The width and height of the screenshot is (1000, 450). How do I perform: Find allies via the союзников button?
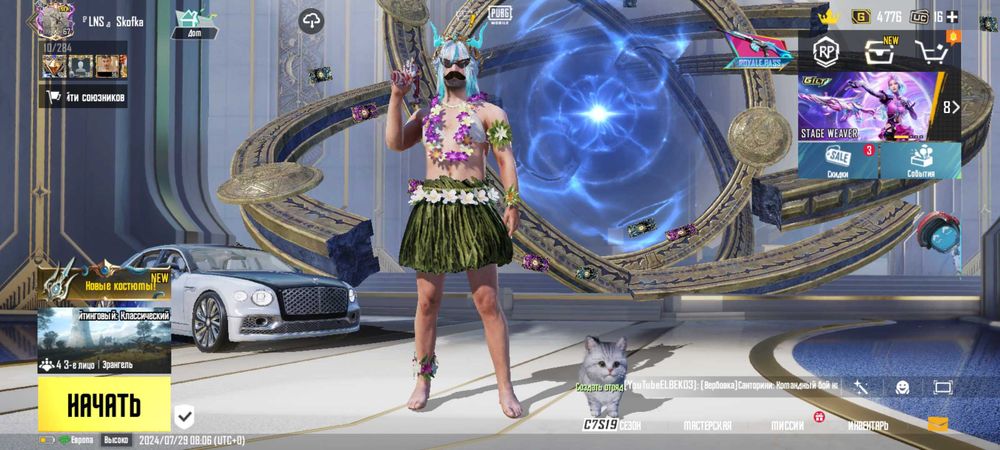click(84, 96)
